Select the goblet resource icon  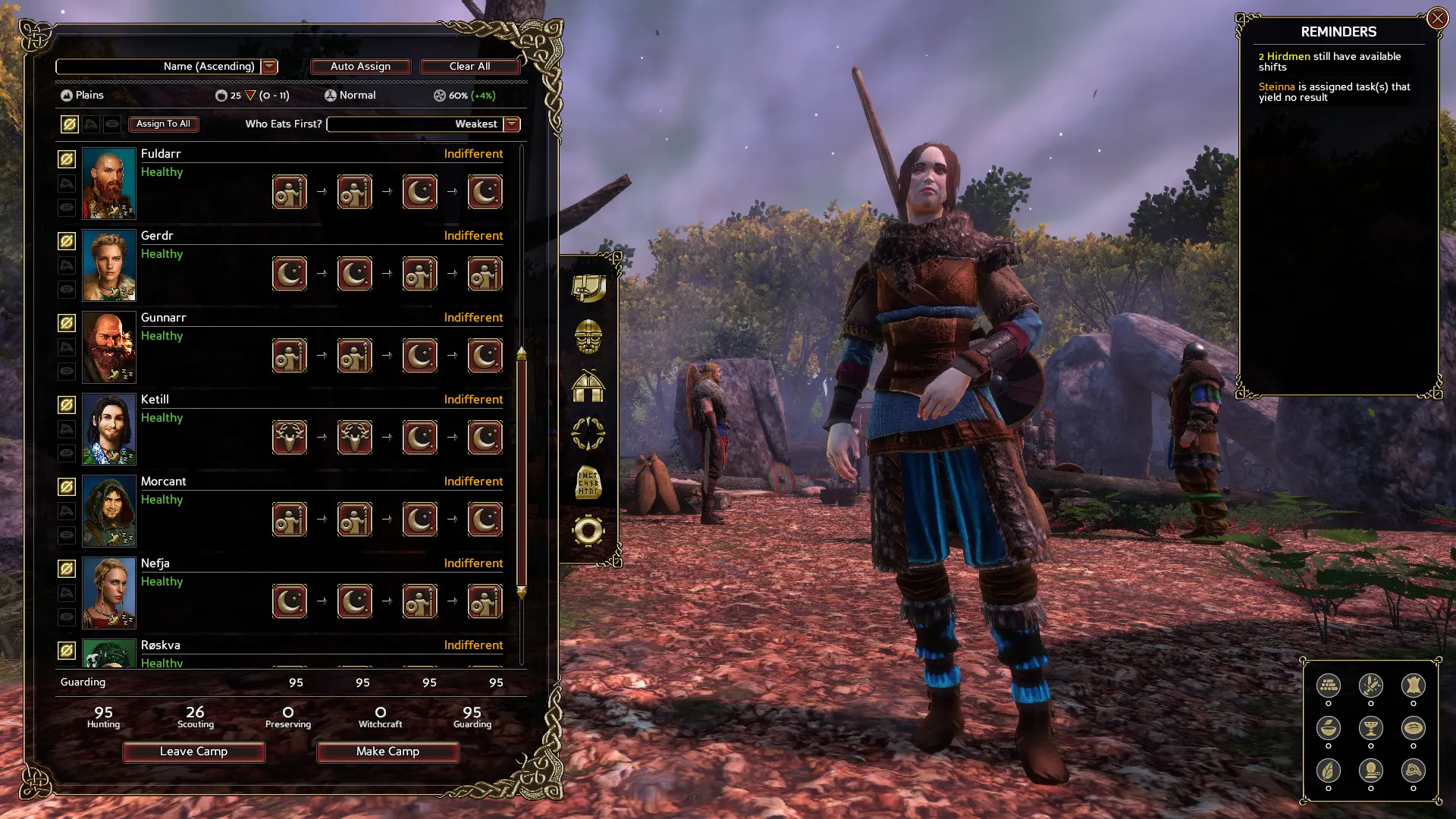click(x=1370, y=729)
